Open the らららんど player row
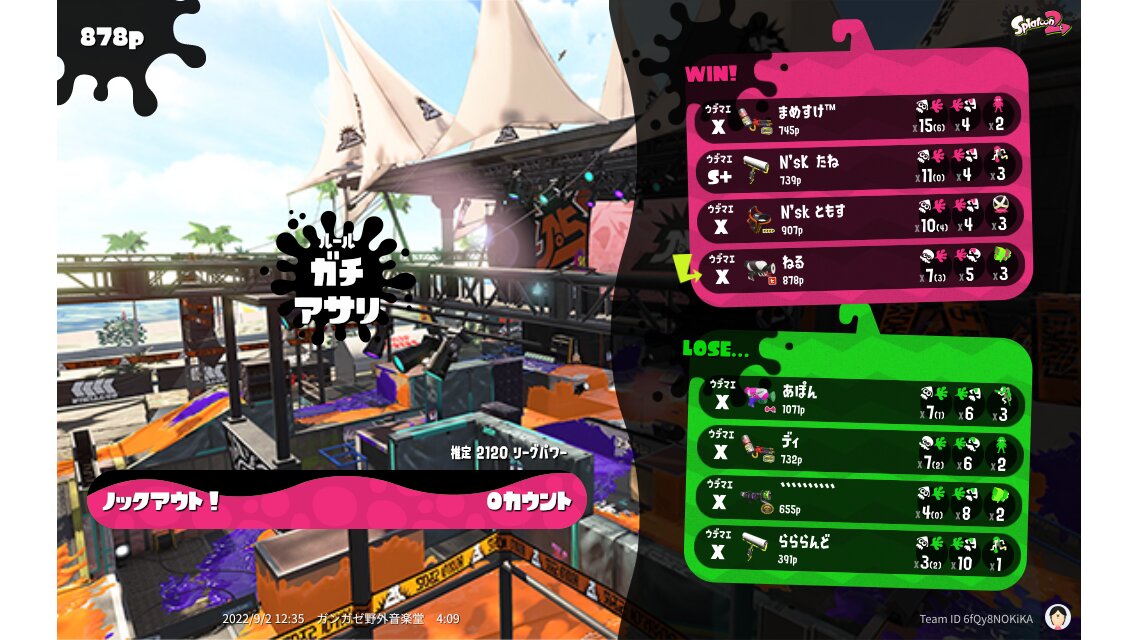This screenshot has width=1138, height=640. click(x=858, y=549)
